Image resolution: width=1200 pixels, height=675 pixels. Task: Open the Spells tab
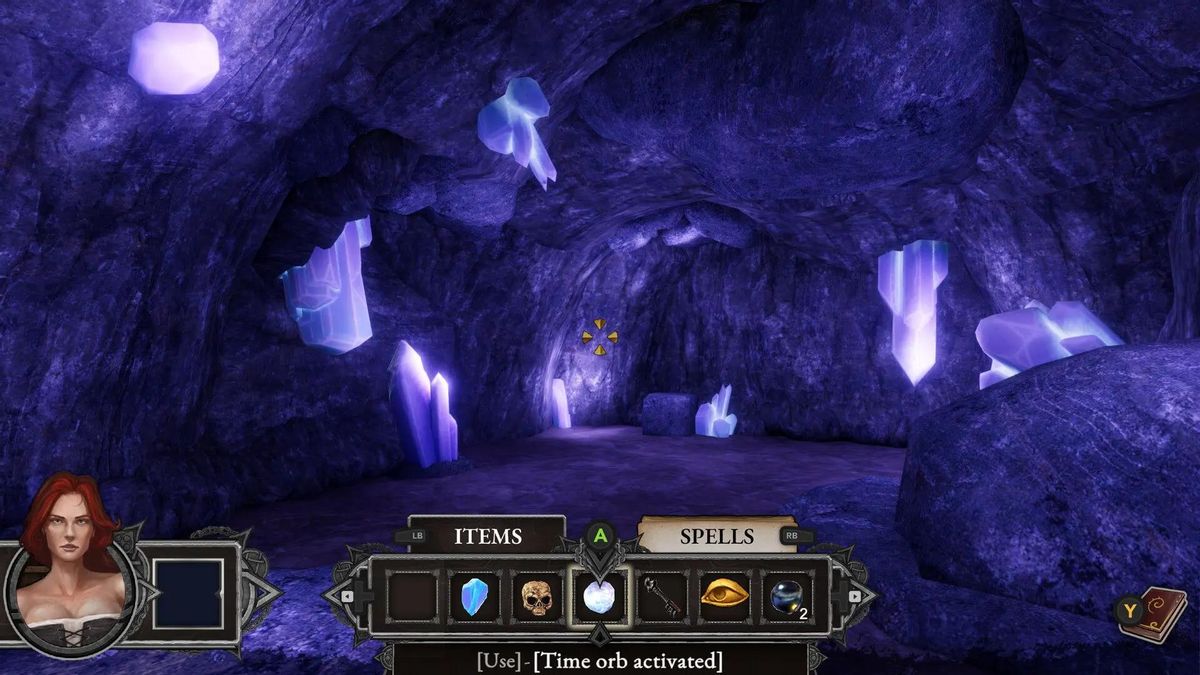(x=716, y=536)
